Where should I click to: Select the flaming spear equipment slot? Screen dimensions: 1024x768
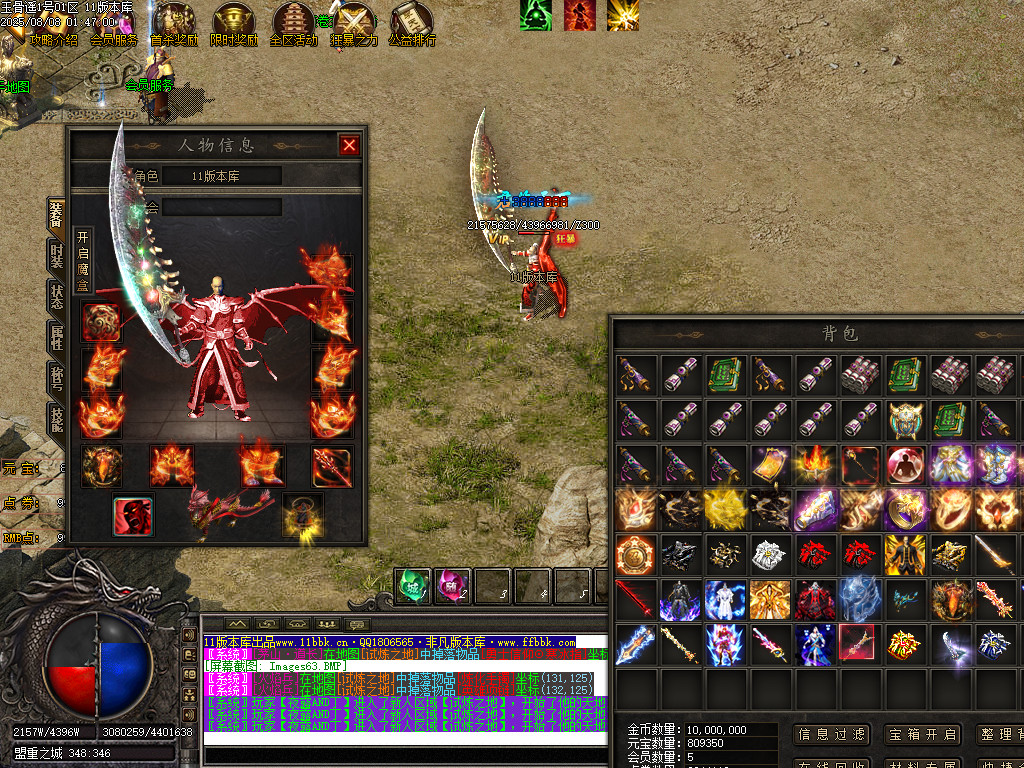pyautogui.click(x=332, y=465)
